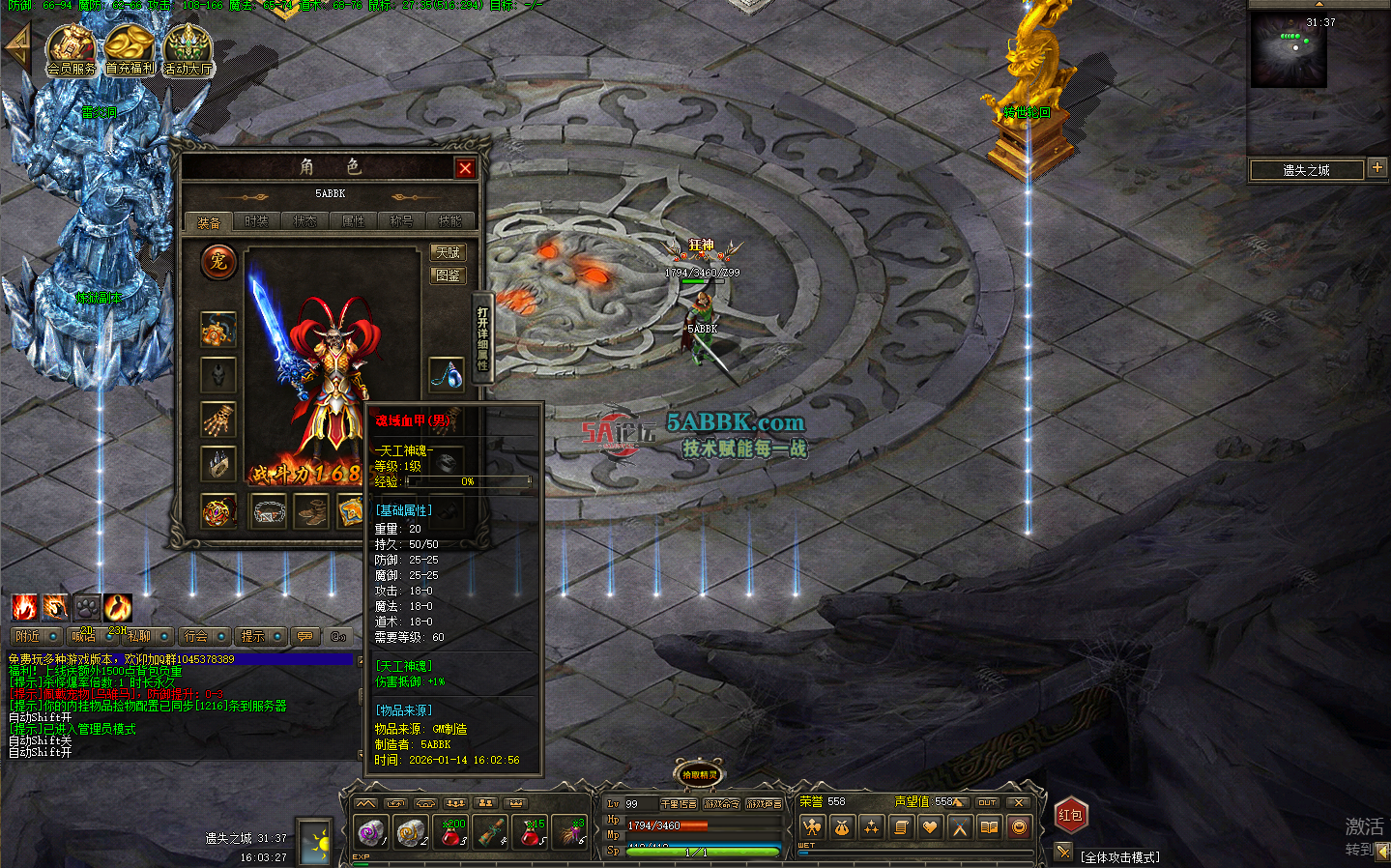Select the paw print skill icon
The width and height of the screenshot is (1391, 868).
tap(86, 607)
